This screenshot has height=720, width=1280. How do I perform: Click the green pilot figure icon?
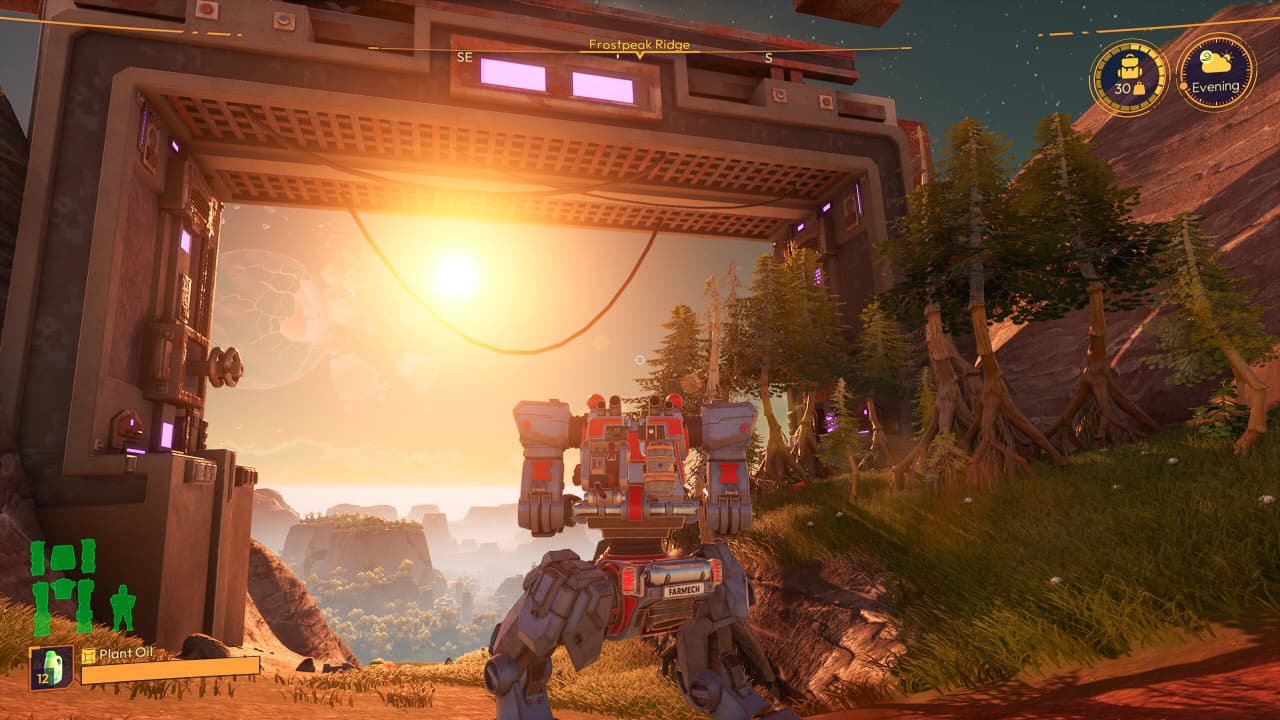pyautogui.click(x=122, y=608)
